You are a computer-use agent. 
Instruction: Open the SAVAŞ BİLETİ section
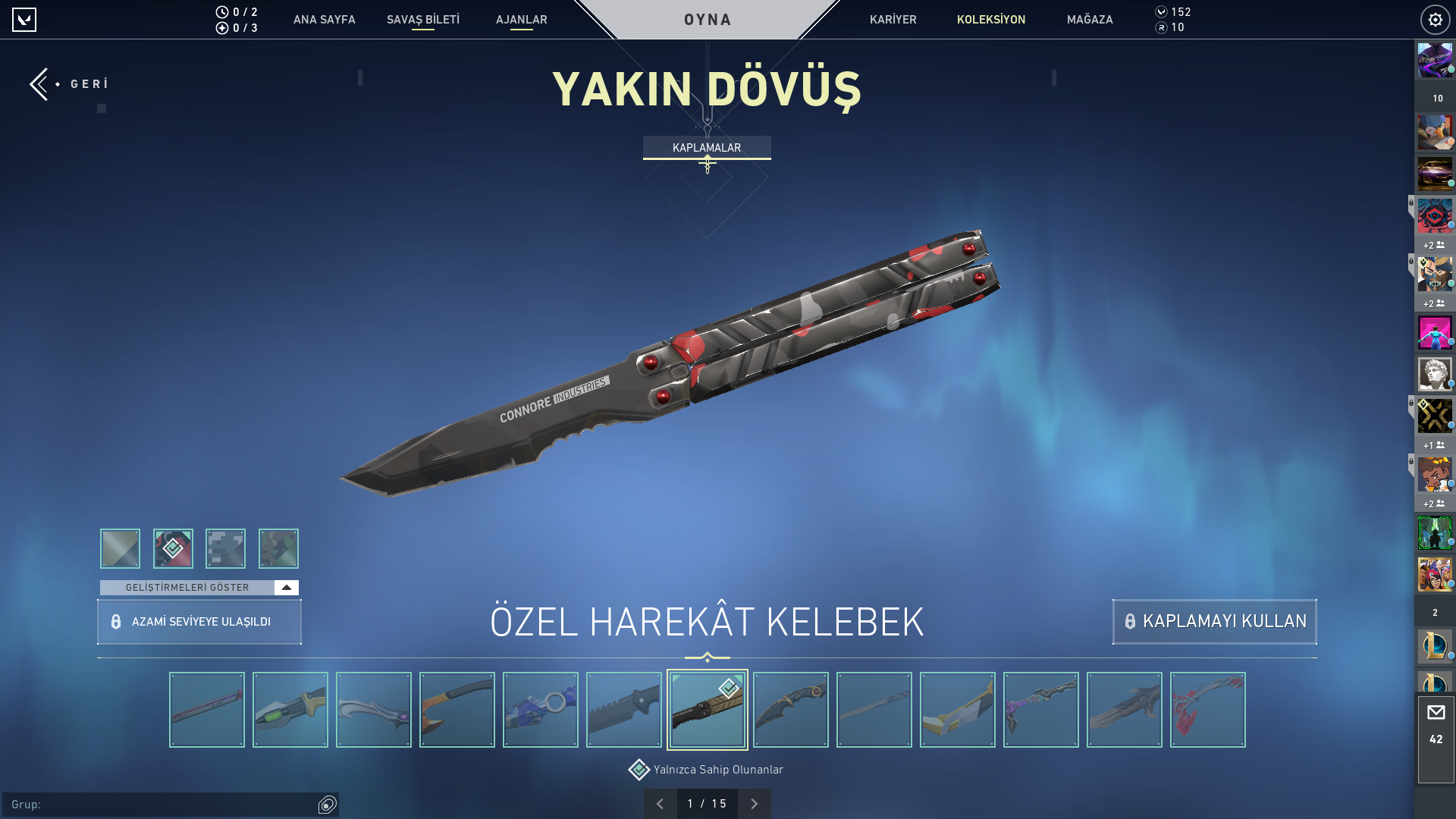click(422, 20)
